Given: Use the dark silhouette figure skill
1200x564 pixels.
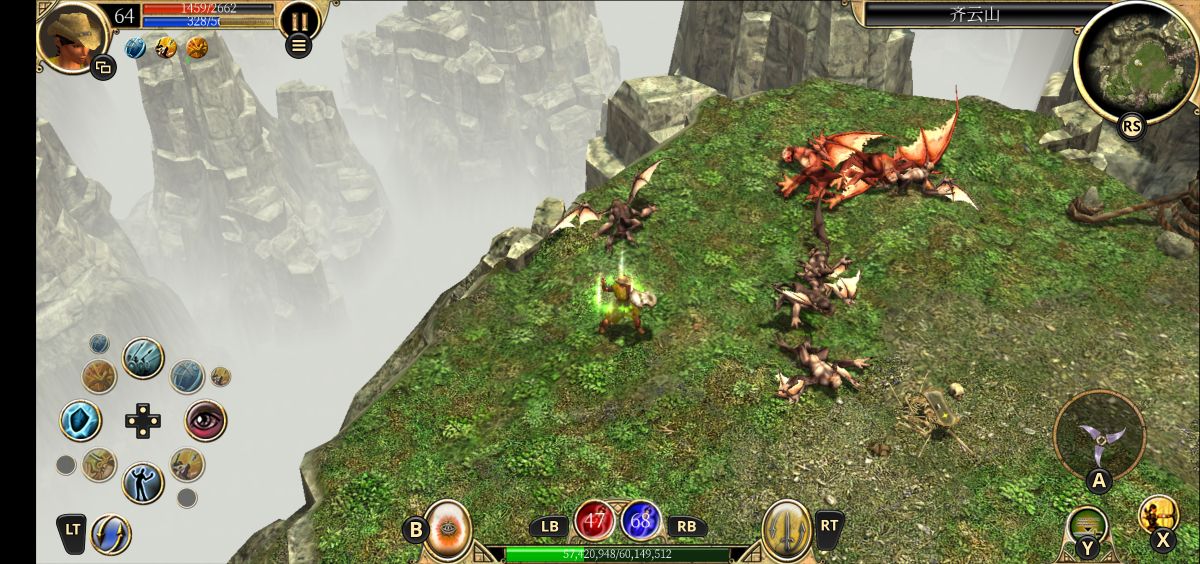Looking at the screenshot, I should coord(143,483).
